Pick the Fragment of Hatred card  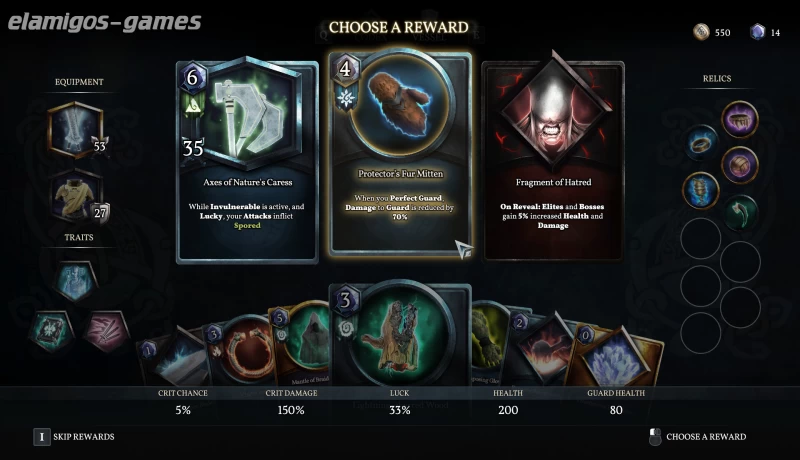553,160
